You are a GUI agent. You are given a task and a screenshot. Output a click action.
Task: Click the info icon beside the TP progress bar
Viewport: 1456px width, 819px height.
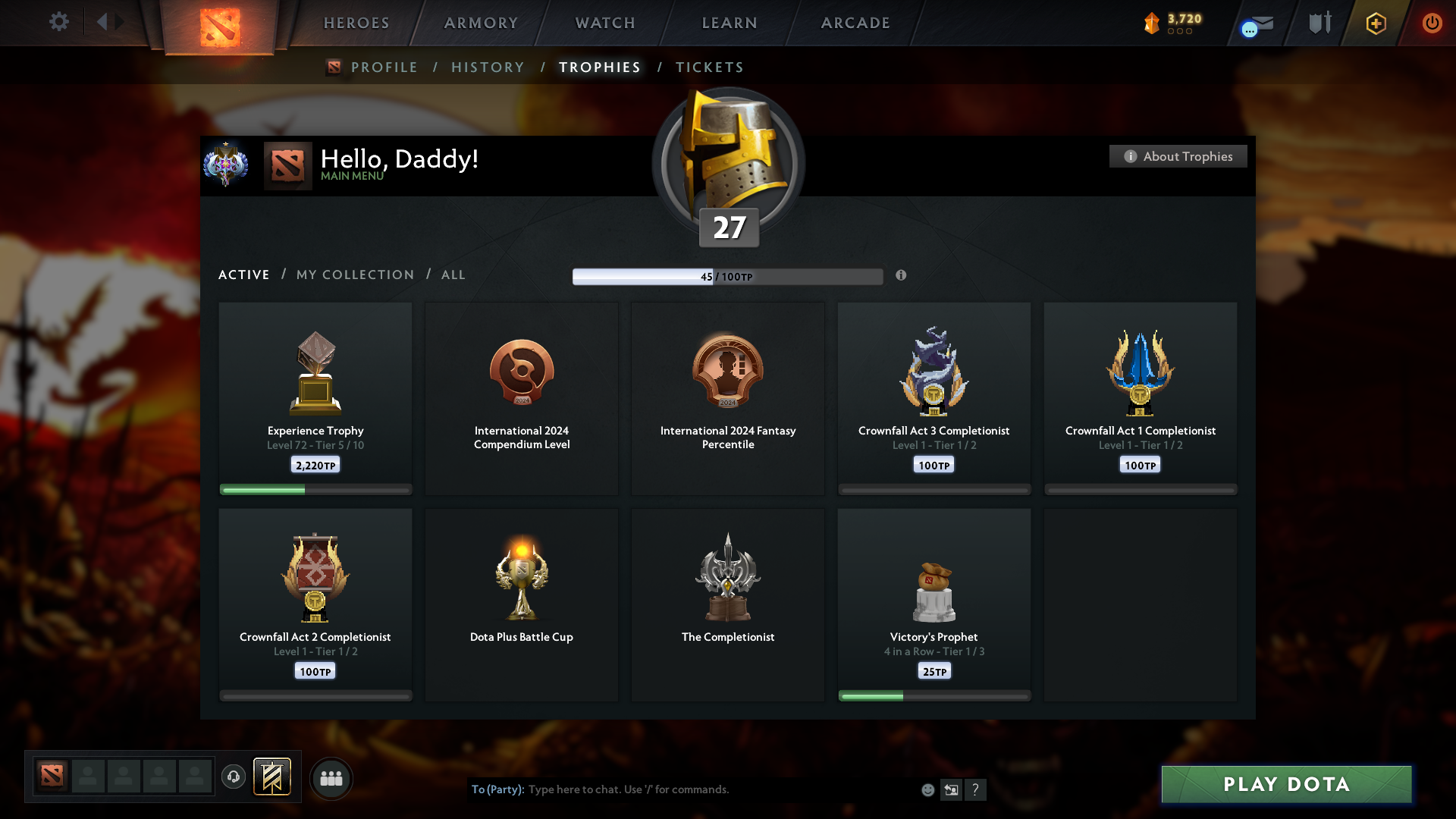(902, 276)
